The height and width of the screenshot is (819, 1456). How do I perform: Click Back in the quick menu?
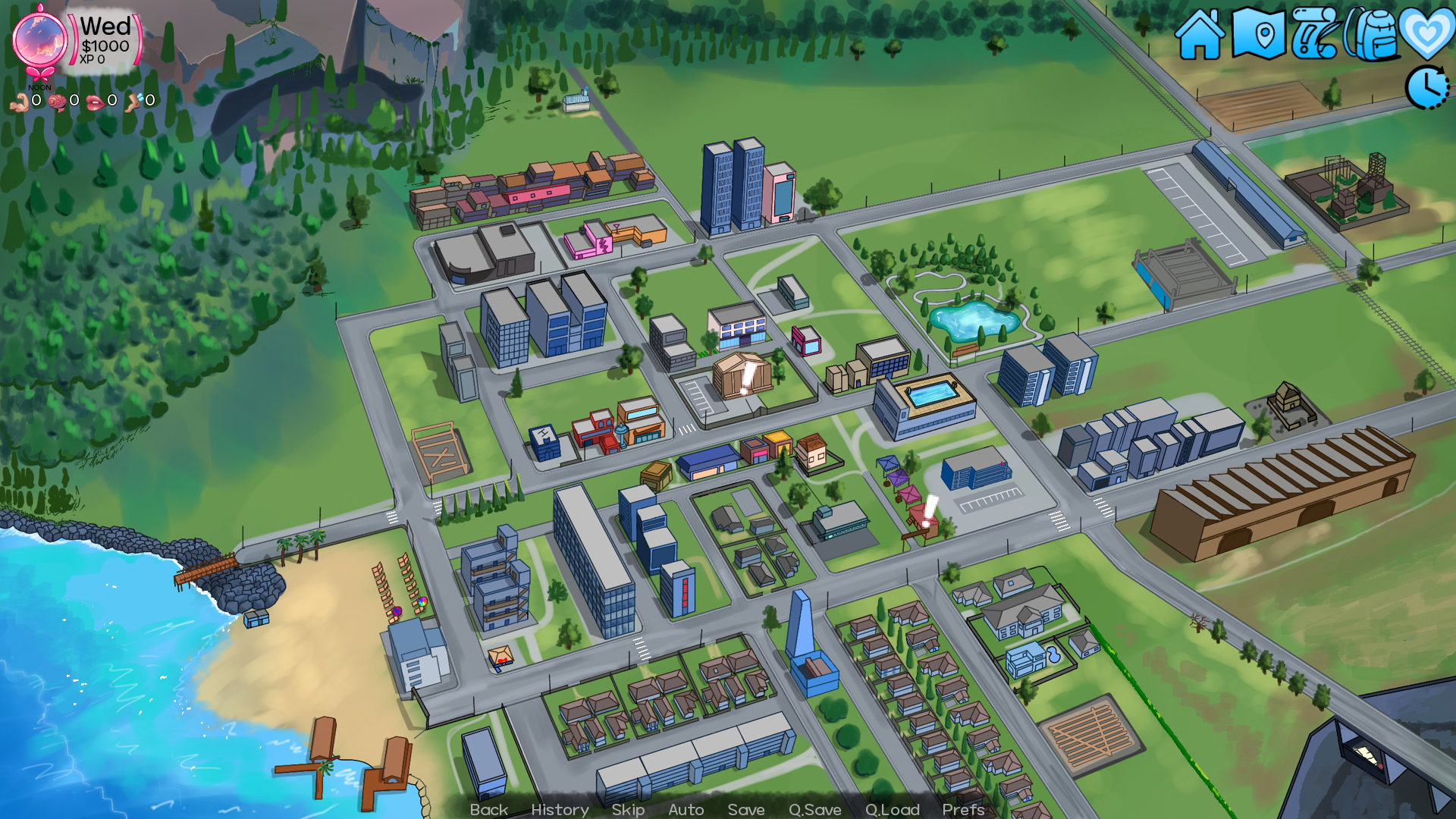(x=488, y=809)
